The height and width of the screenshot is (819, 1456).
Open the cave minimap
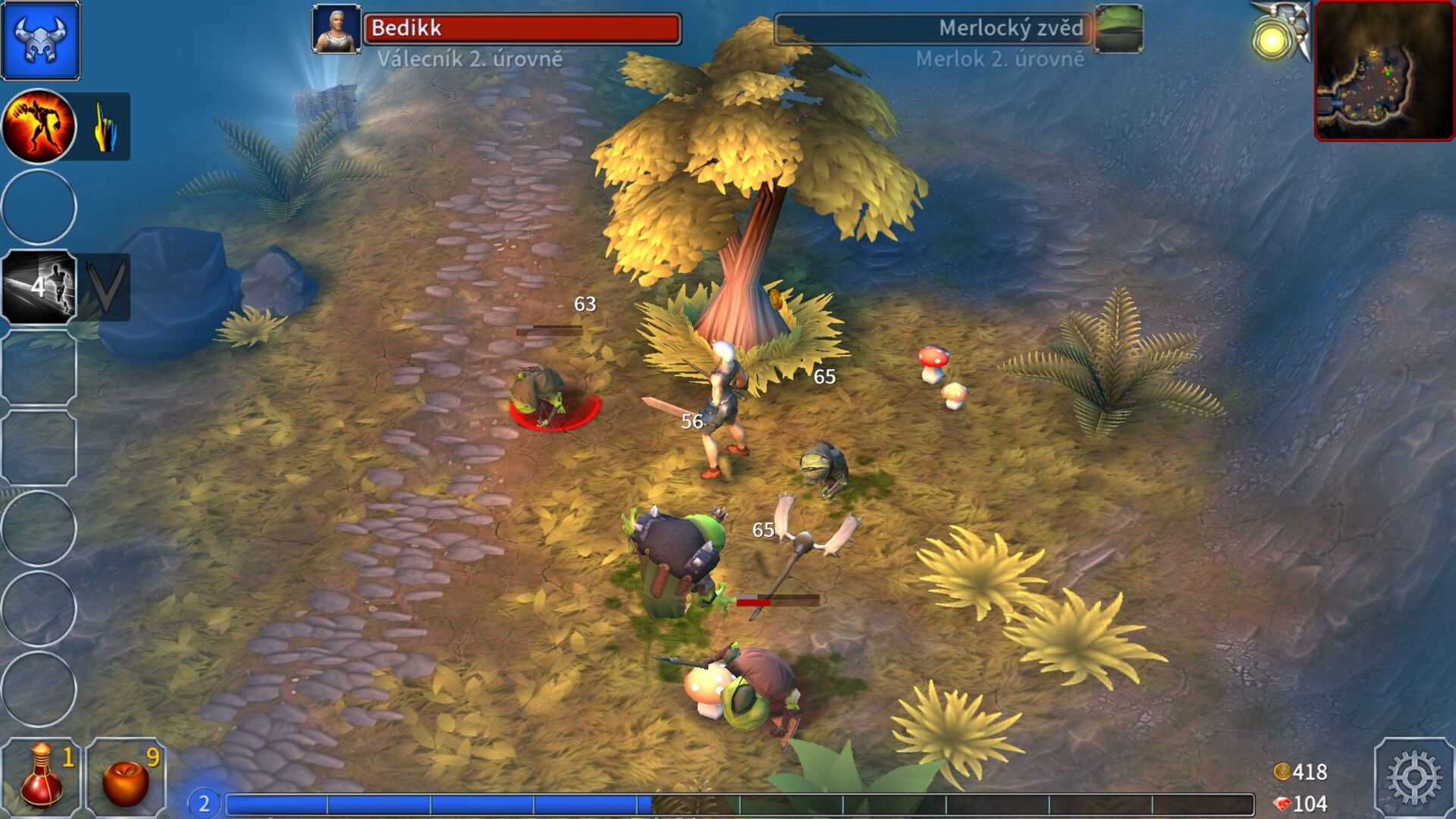tap(1383, 71)
